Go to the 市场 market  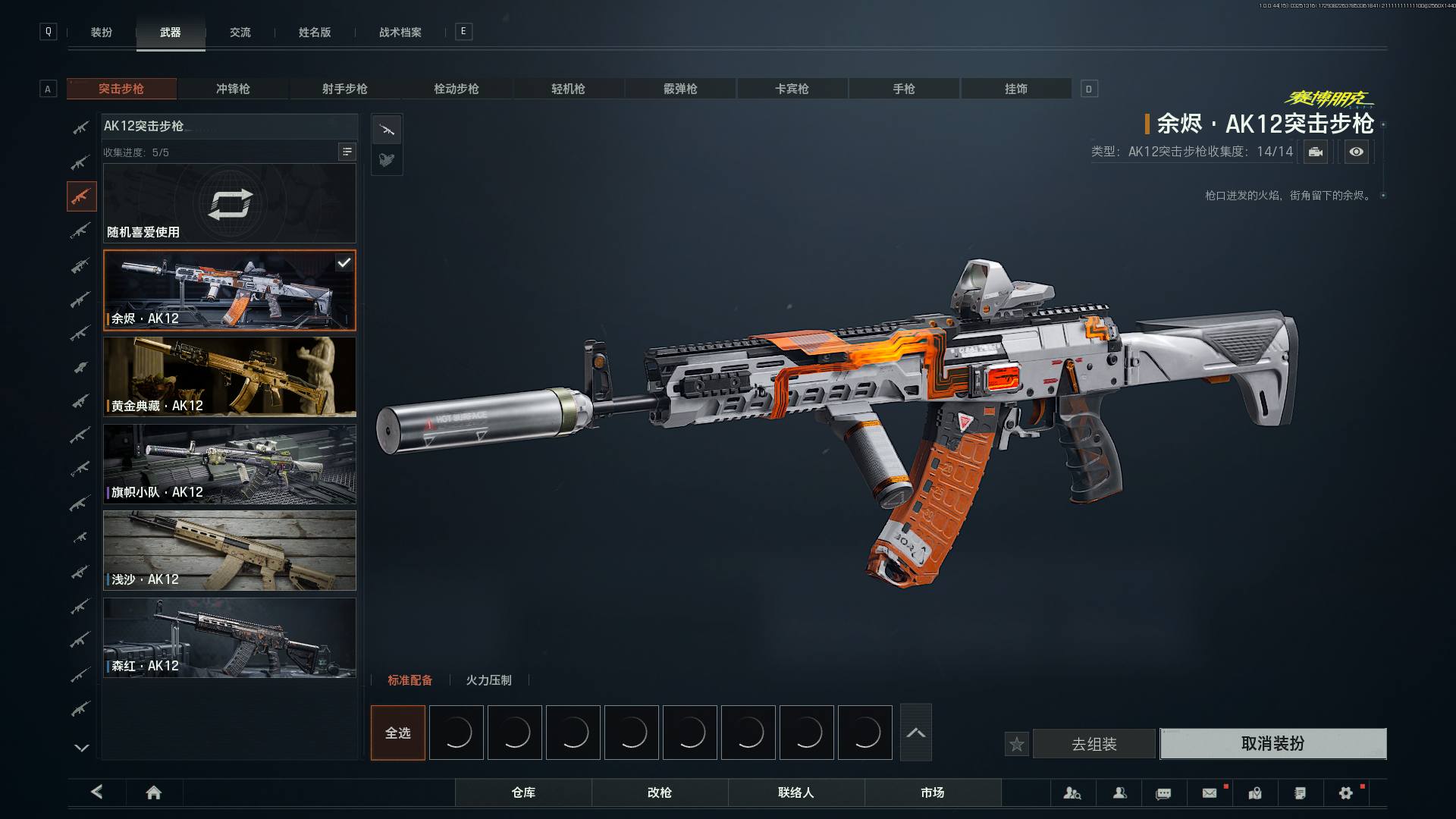coord(933,792)
